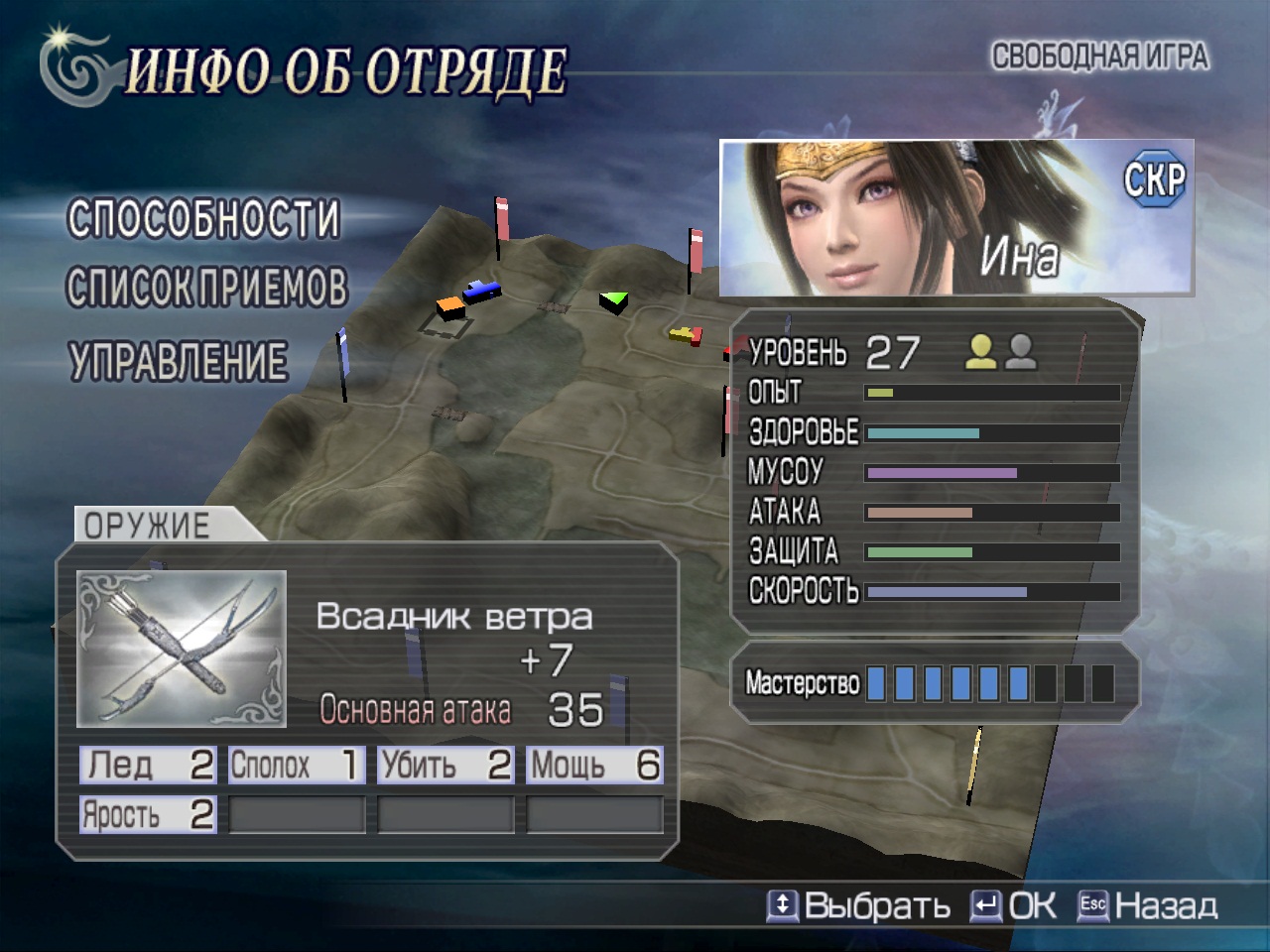Open the Способности menu entry
This screenshot has height=952, width=1270.
click(x=203, y=219)
